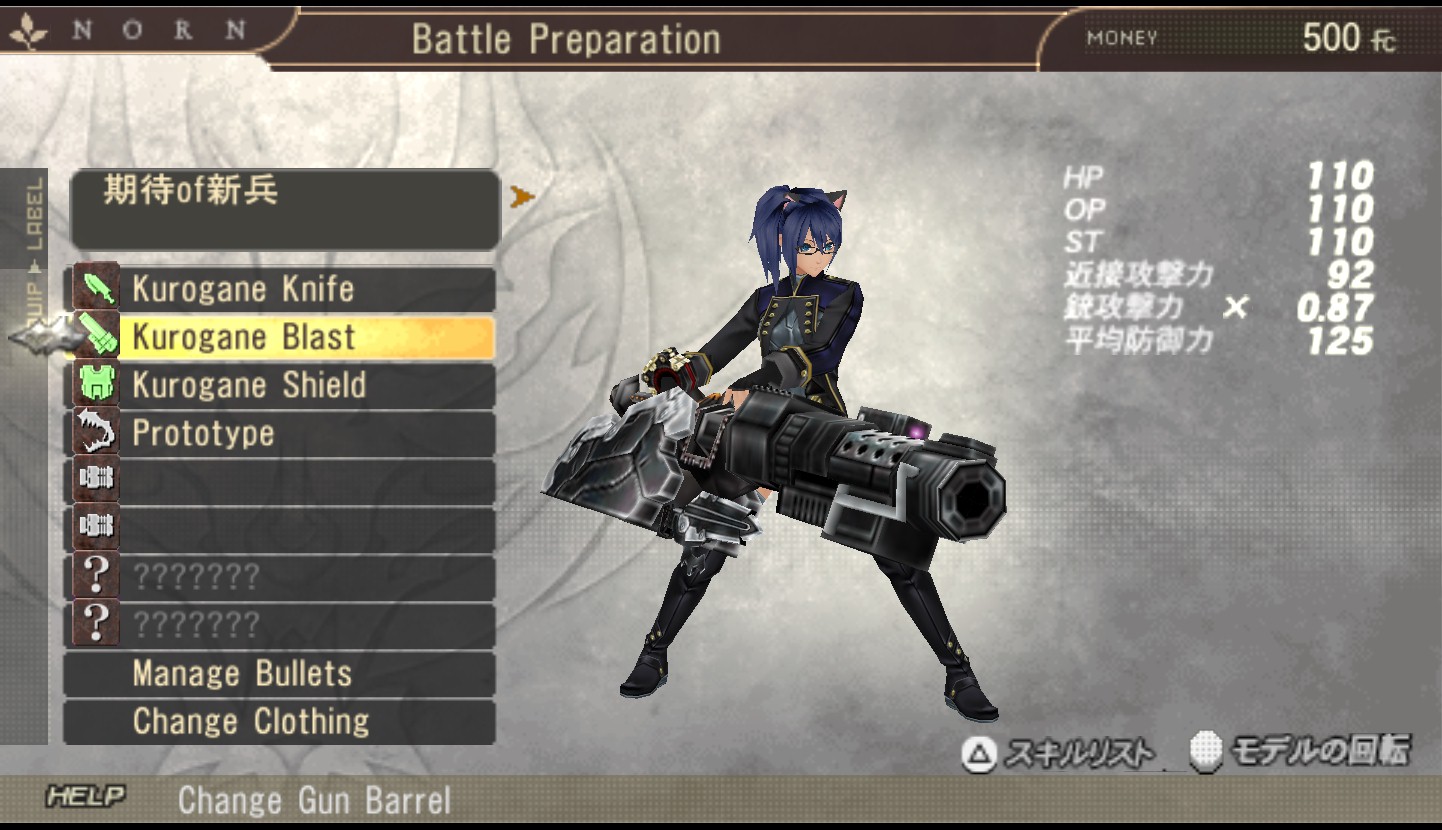This screenshot has width=1442, height=830.
Task: Click the Prototype jaw icon
Action: click(97, 433)
